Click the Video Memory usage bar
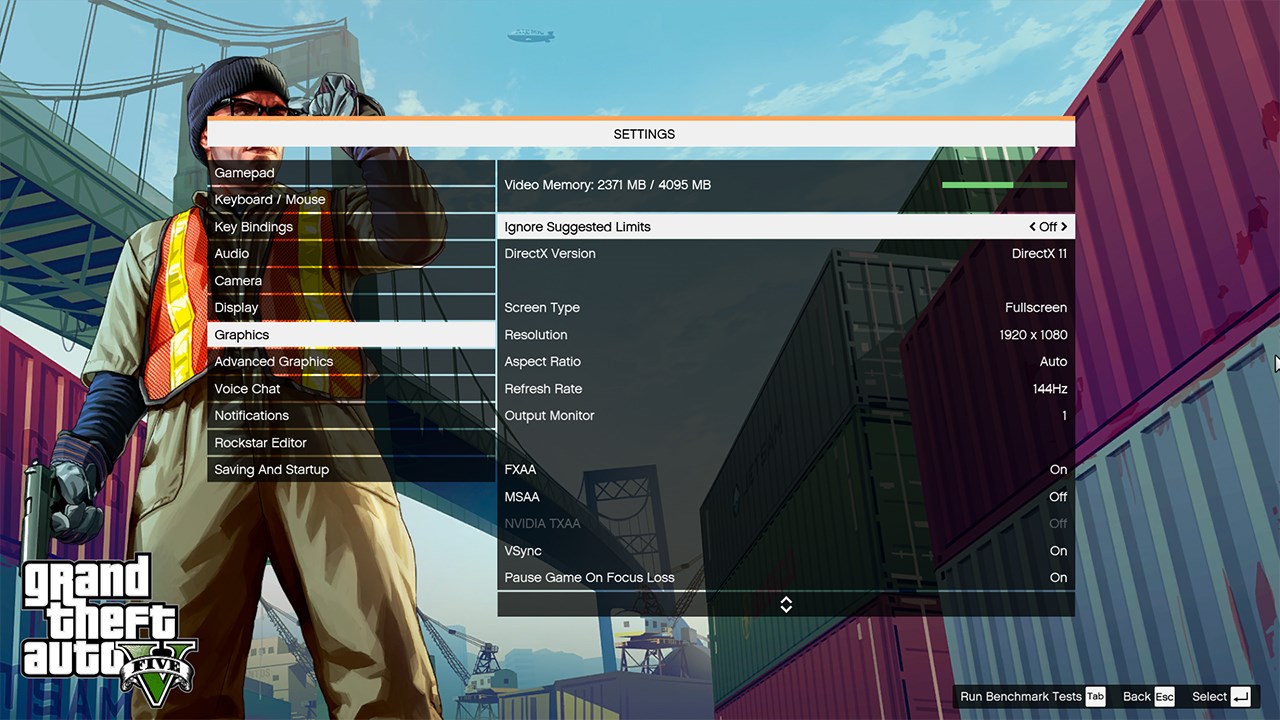1280x720 pixels. (1005, 185)
